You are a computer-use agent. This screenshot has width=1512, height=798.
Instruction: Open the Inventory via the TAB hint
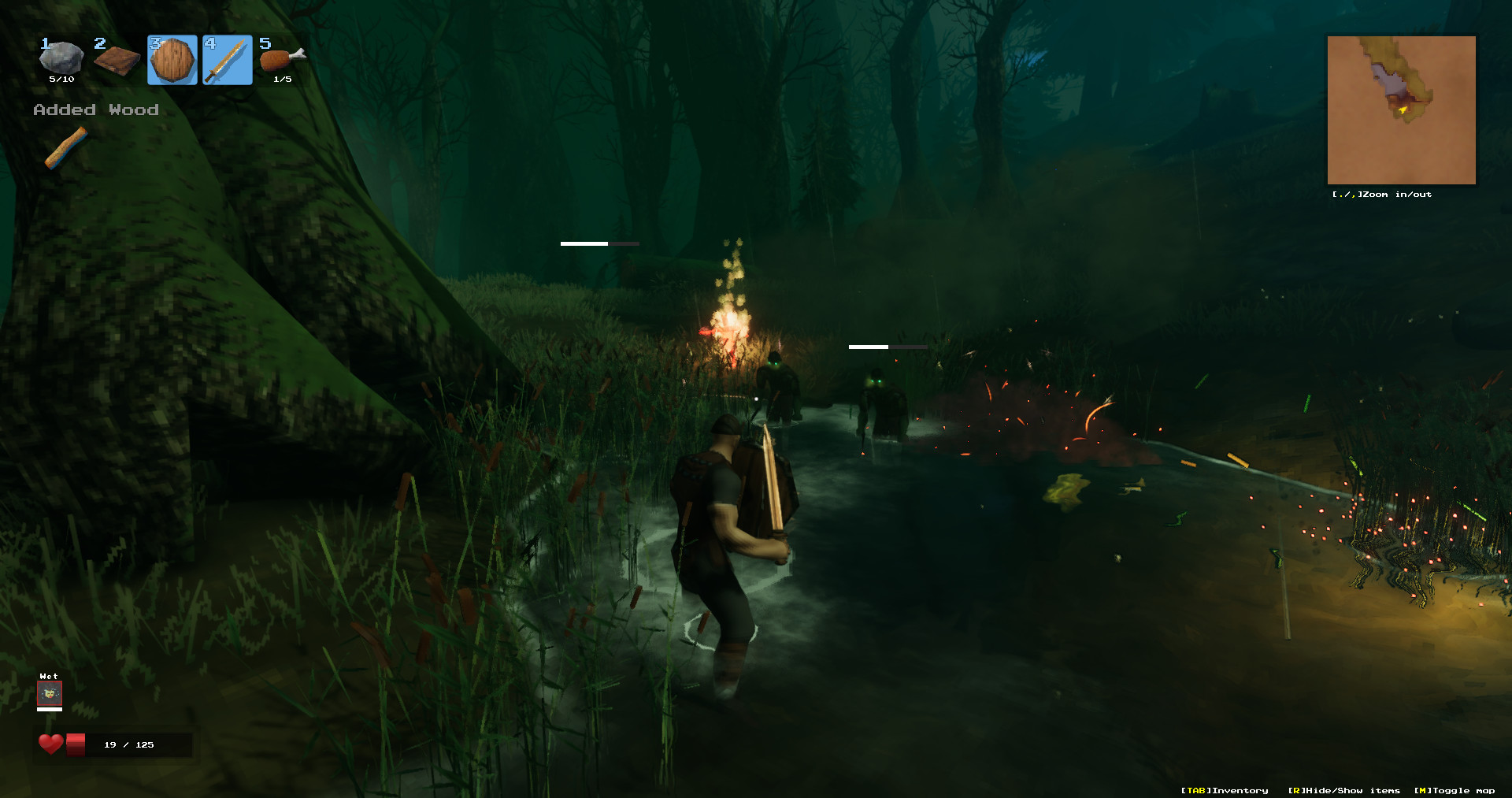(x=1223, y=790)
